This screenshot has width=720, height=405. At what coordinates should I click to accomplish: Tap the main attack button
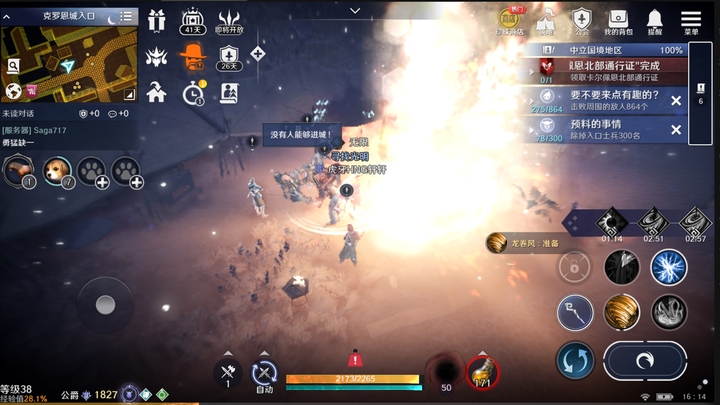645,362
